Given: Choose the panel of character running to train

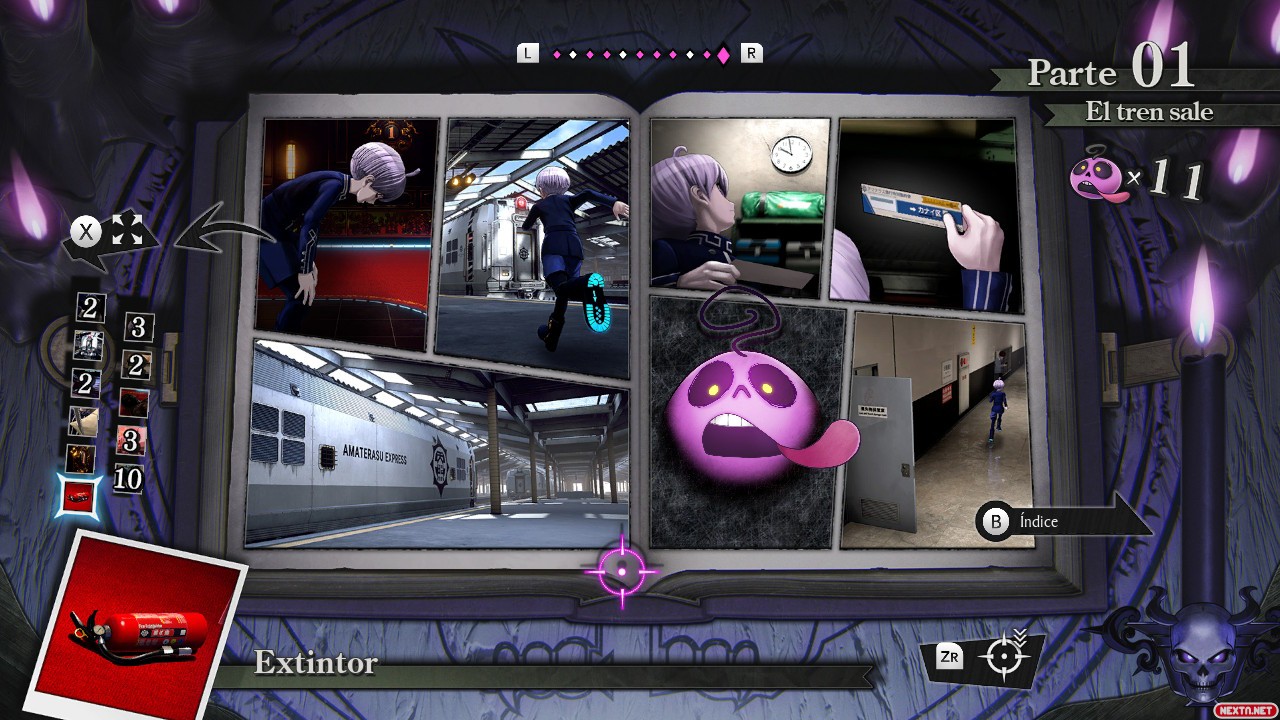Looking at the screenshot, I should tap(533, 245).
